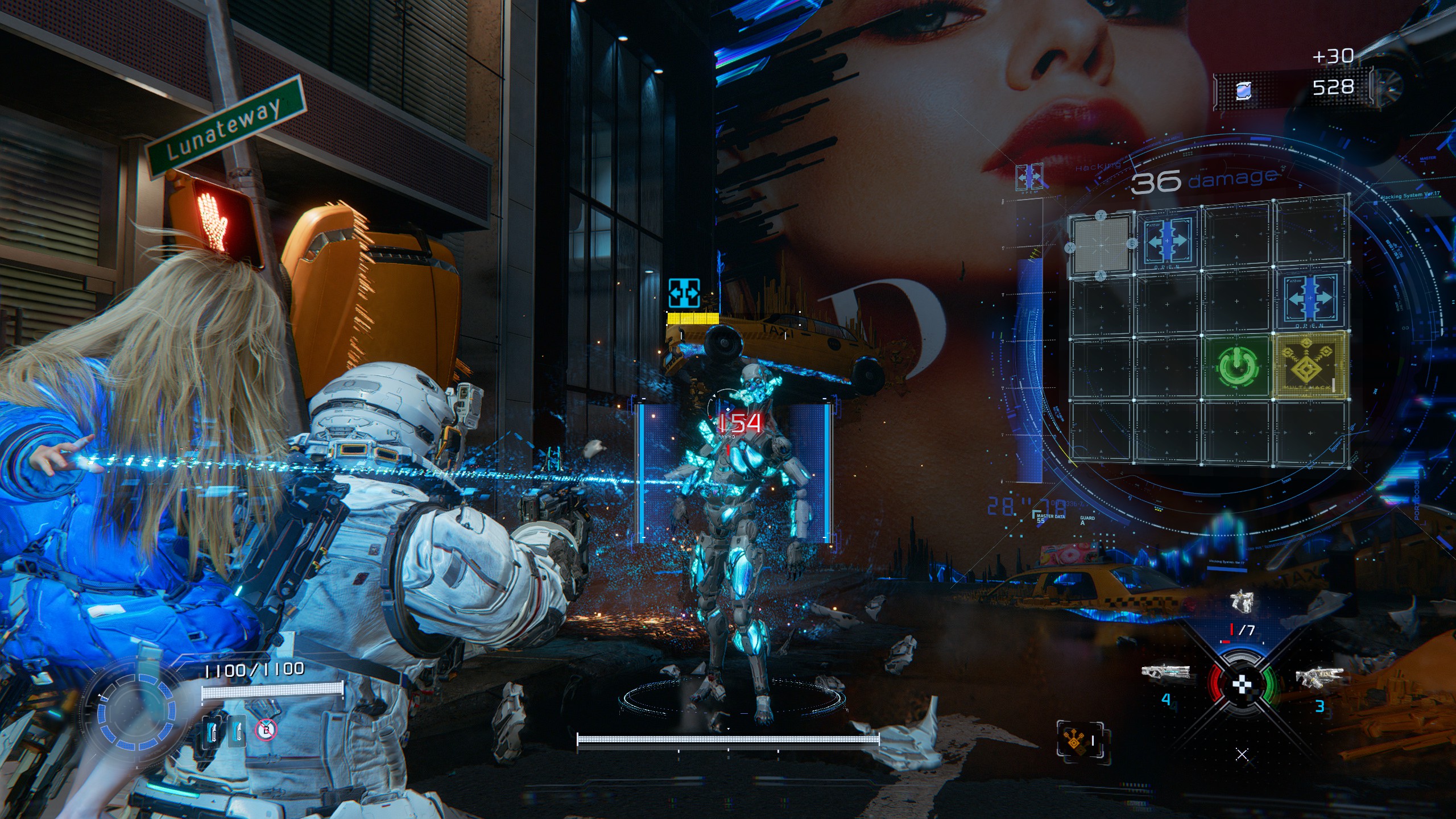1456x819 pixels.
Task: Click the currency icon next to 528
Action: [x=1244, y=90]
